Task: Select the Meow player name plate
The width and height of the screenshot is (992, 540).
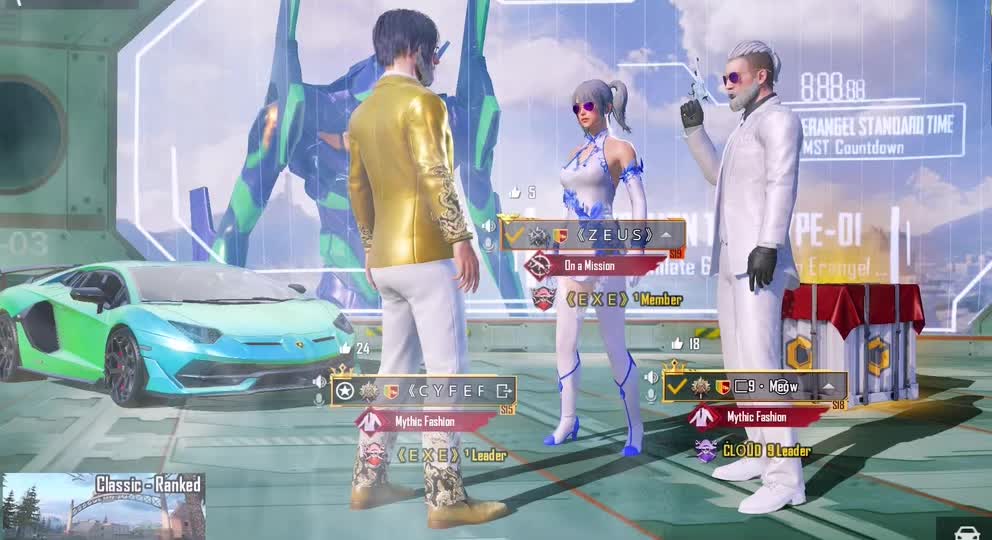Action: pos(770,386)
